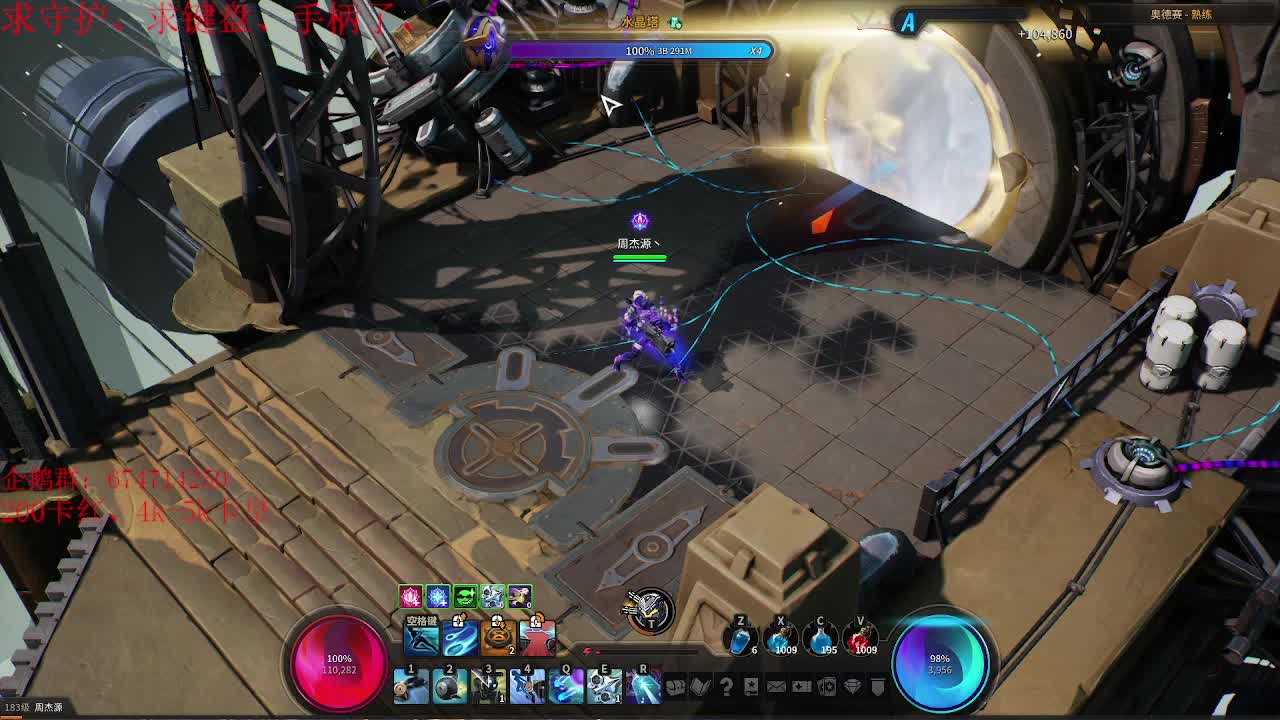Use the blue flask potion on C
The width and height of the screenshot is (1280, 720).
click(x=820, y=637)
